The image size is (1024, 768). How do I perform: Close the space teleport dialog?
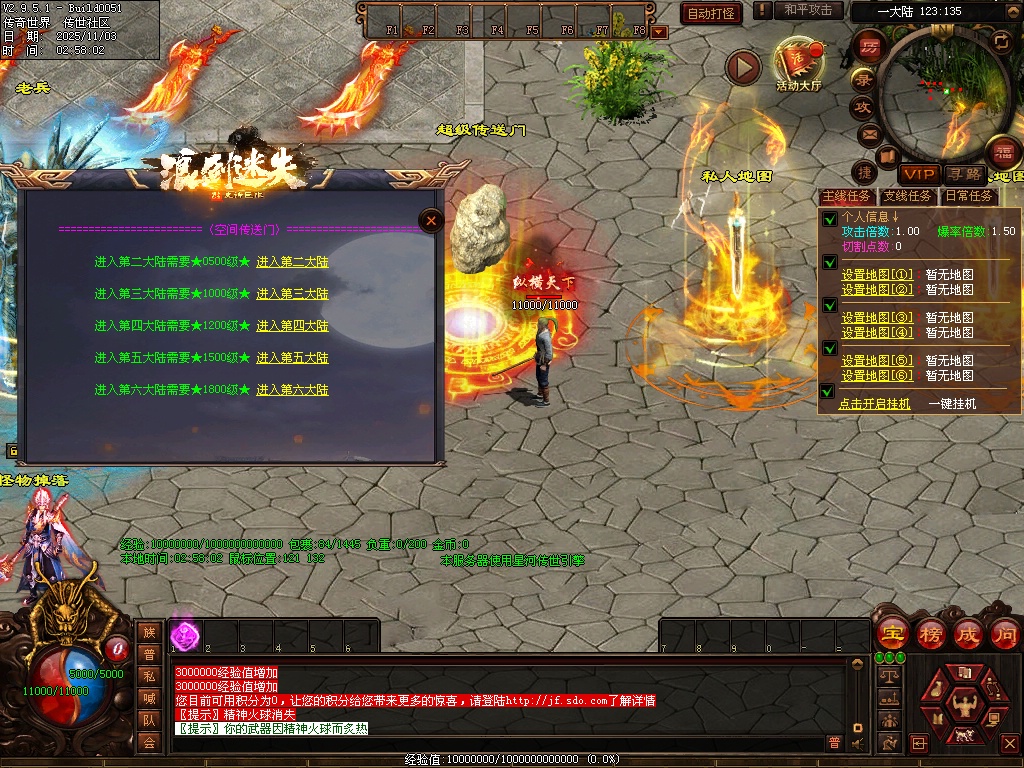(430, 221)
